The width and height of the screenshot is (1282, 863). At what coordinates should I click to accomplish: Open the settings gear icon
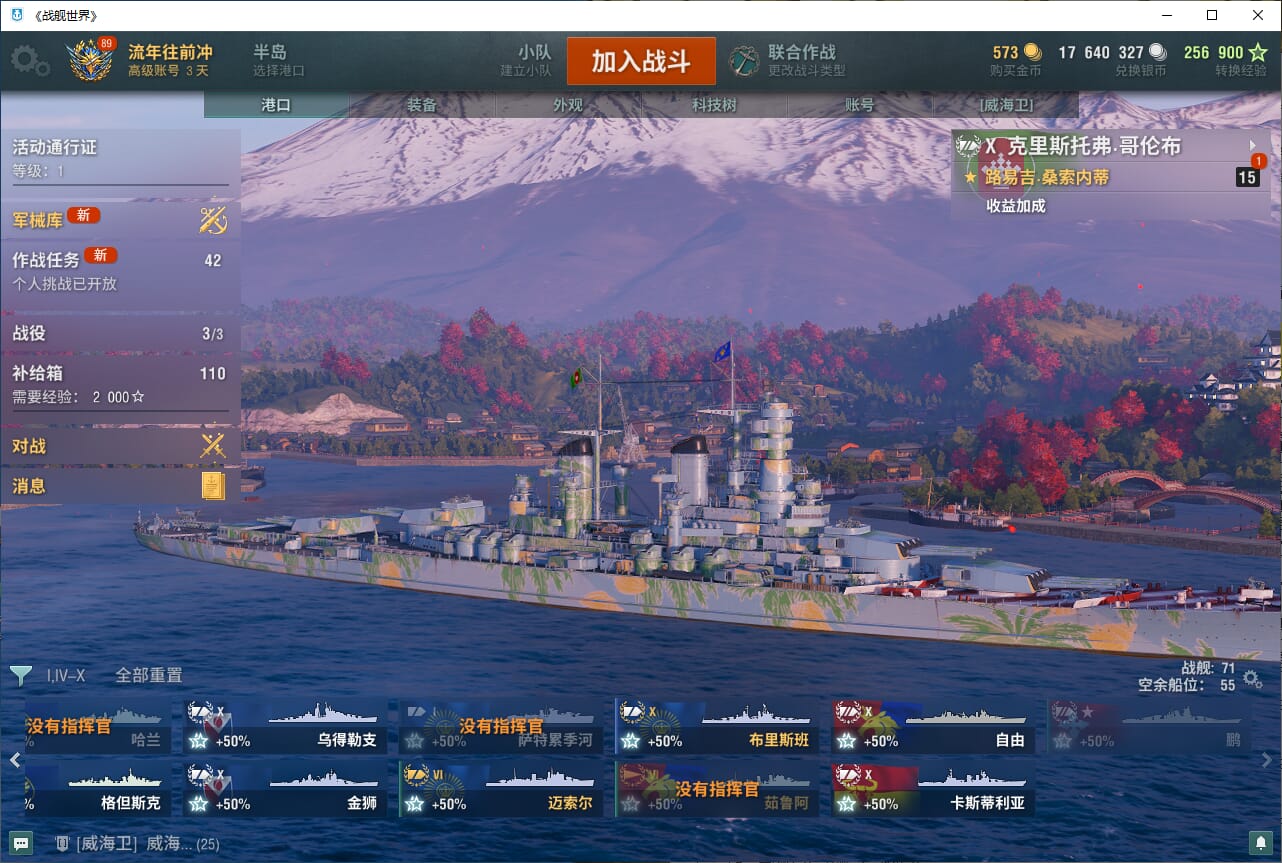(x=29, y=61)
